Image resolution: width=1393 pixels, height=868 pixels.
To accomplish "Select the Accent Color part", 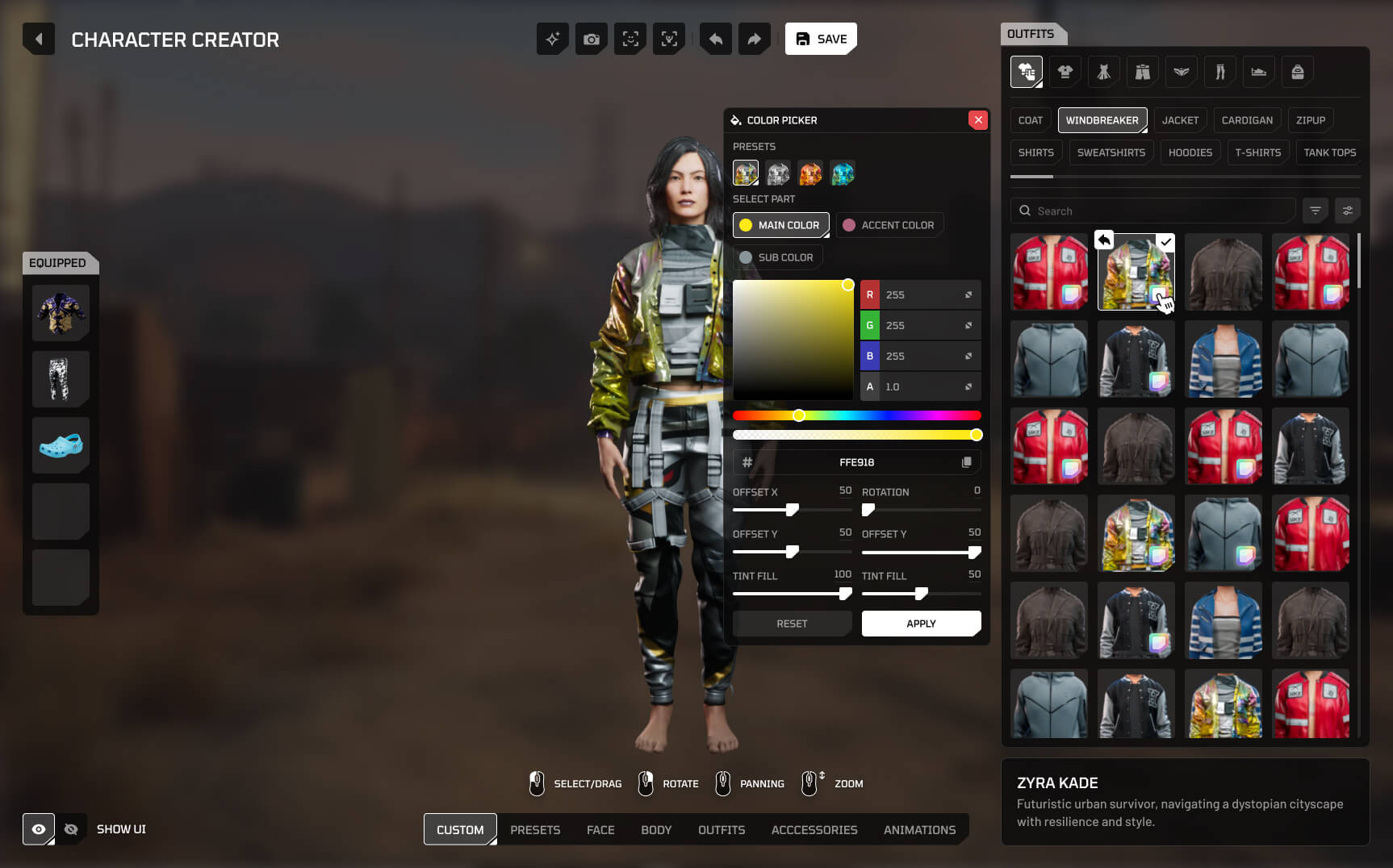I will pos(889,225).
